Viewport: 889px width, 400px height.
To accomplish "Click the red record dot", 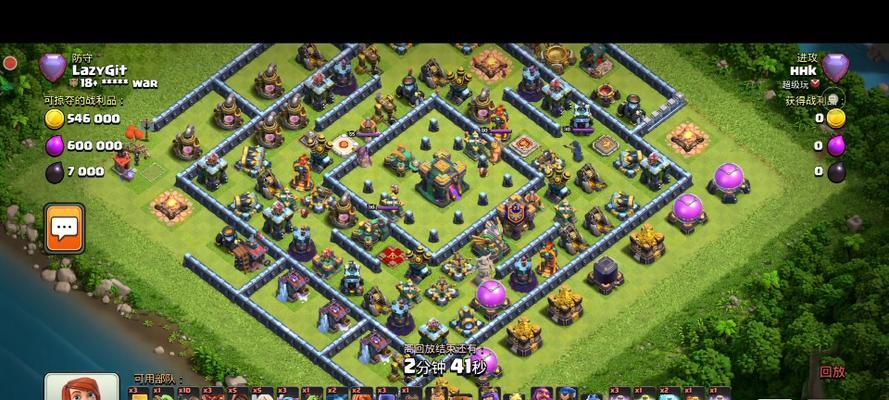I will [10, 62].
